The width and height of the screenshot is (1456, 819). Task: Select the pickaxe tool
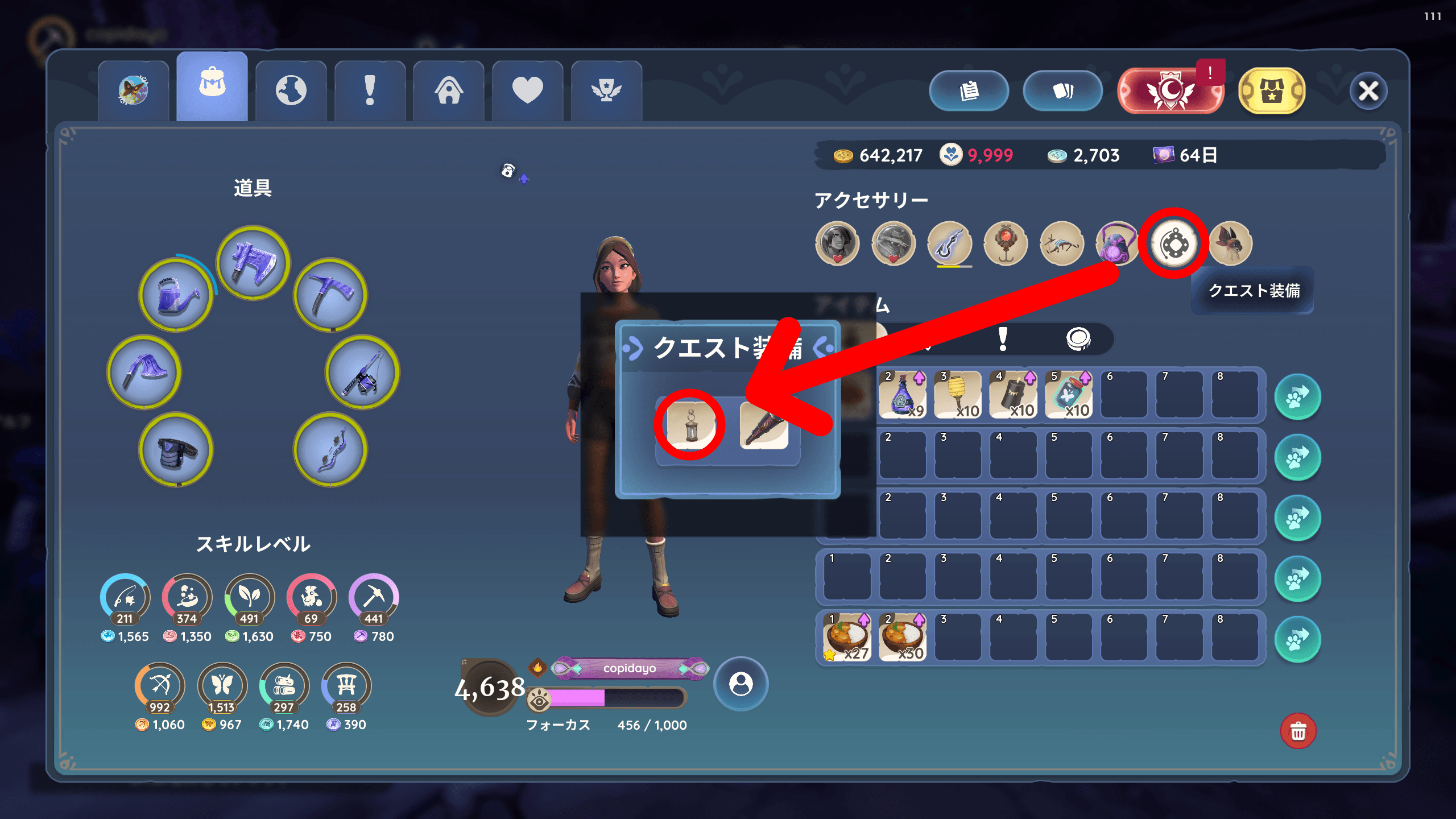(x=330, y=295)
